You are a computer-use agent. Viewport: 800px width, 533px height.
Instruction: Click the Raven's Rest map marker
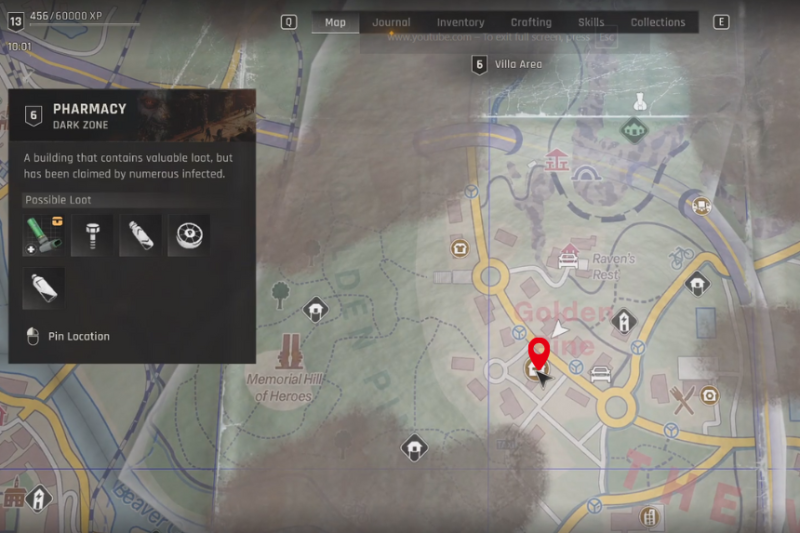coord(569,256)
